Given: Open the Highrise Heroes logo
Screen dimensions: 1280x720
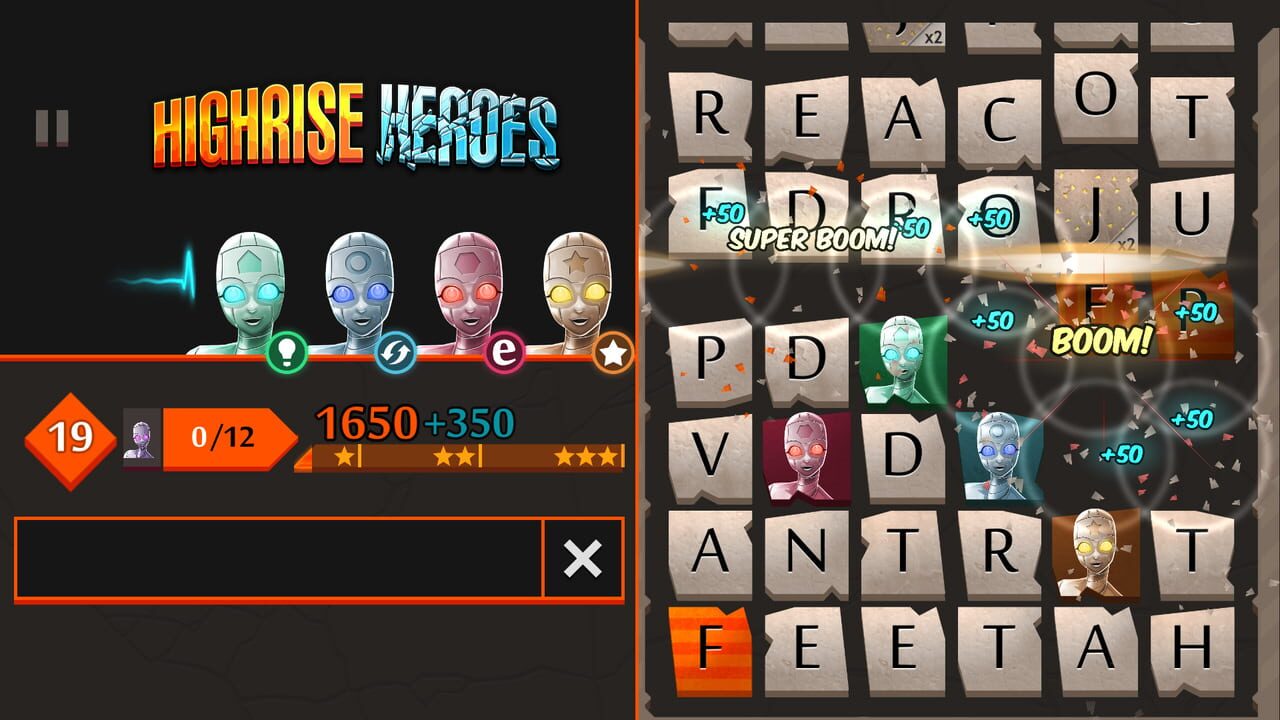Looking at the screenshot, I should coord(358,125).
